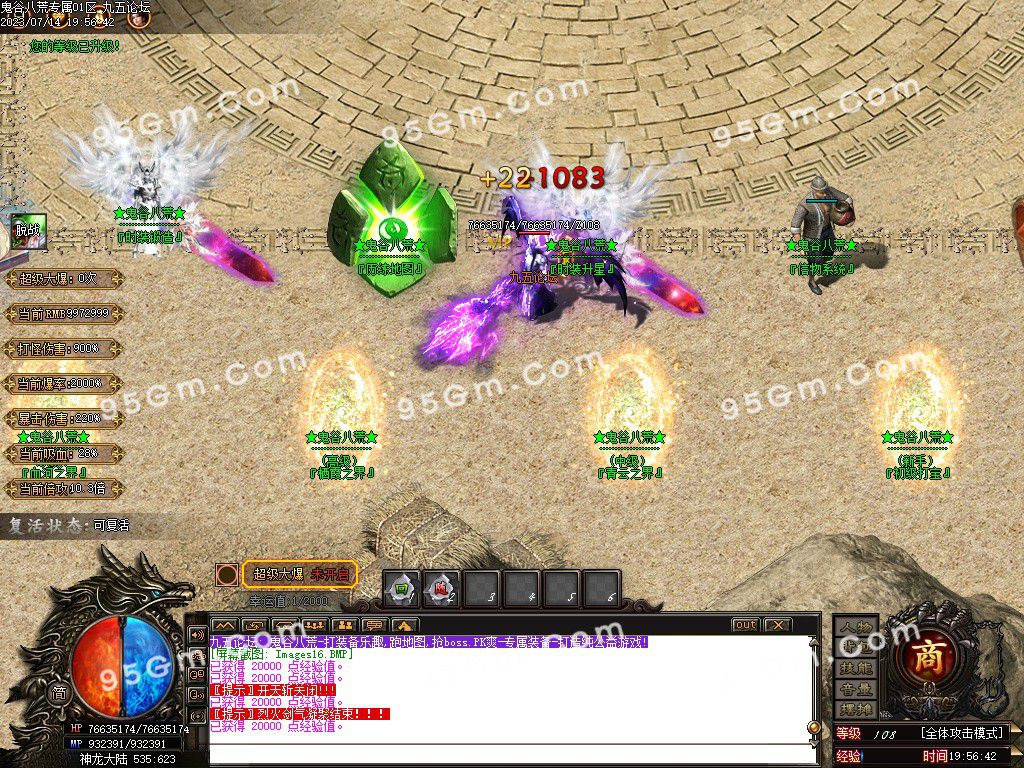Image resolution: width=1024 pixels, height=768 pixels.
Task: Click the 脱战 leave-combat icon
Action: point(25,229)
